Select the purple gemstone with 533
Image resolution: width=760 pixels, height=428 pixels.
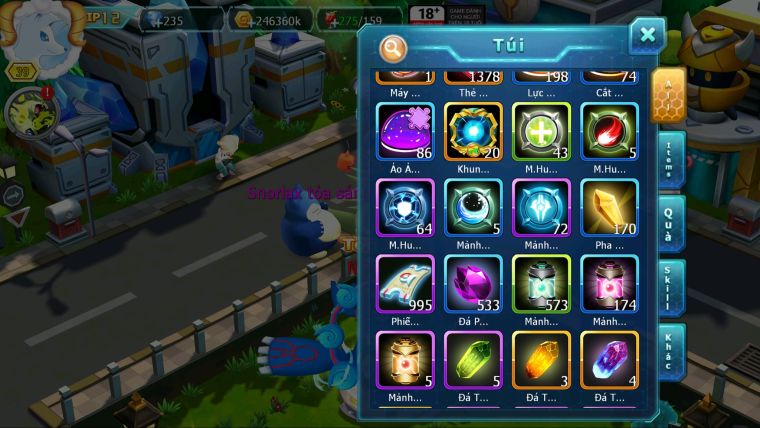[x=472, y=284]
